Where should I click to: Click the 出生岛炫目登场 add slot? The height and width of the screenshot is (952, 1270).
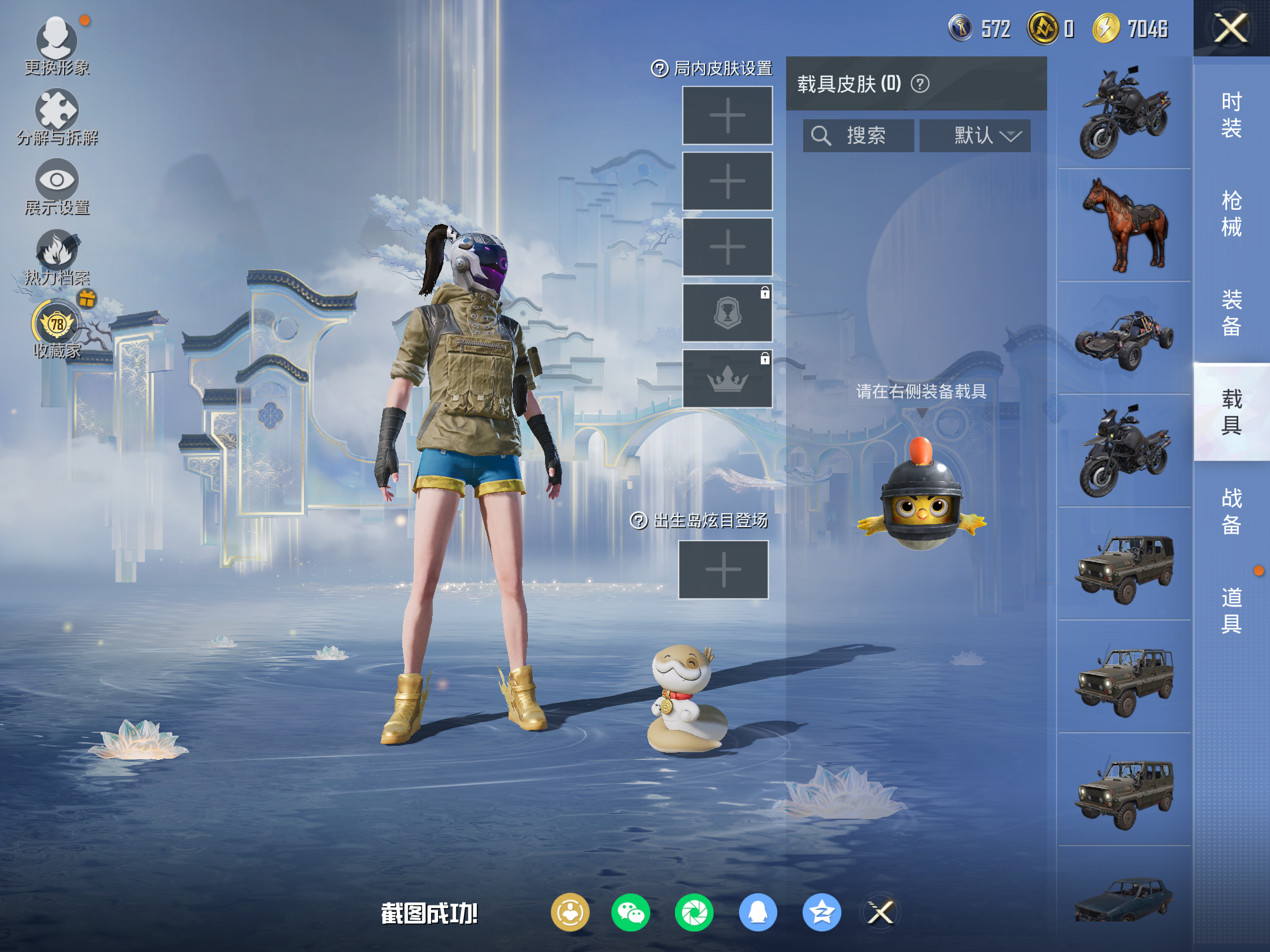pyautogui.click(x=723, y=569)
